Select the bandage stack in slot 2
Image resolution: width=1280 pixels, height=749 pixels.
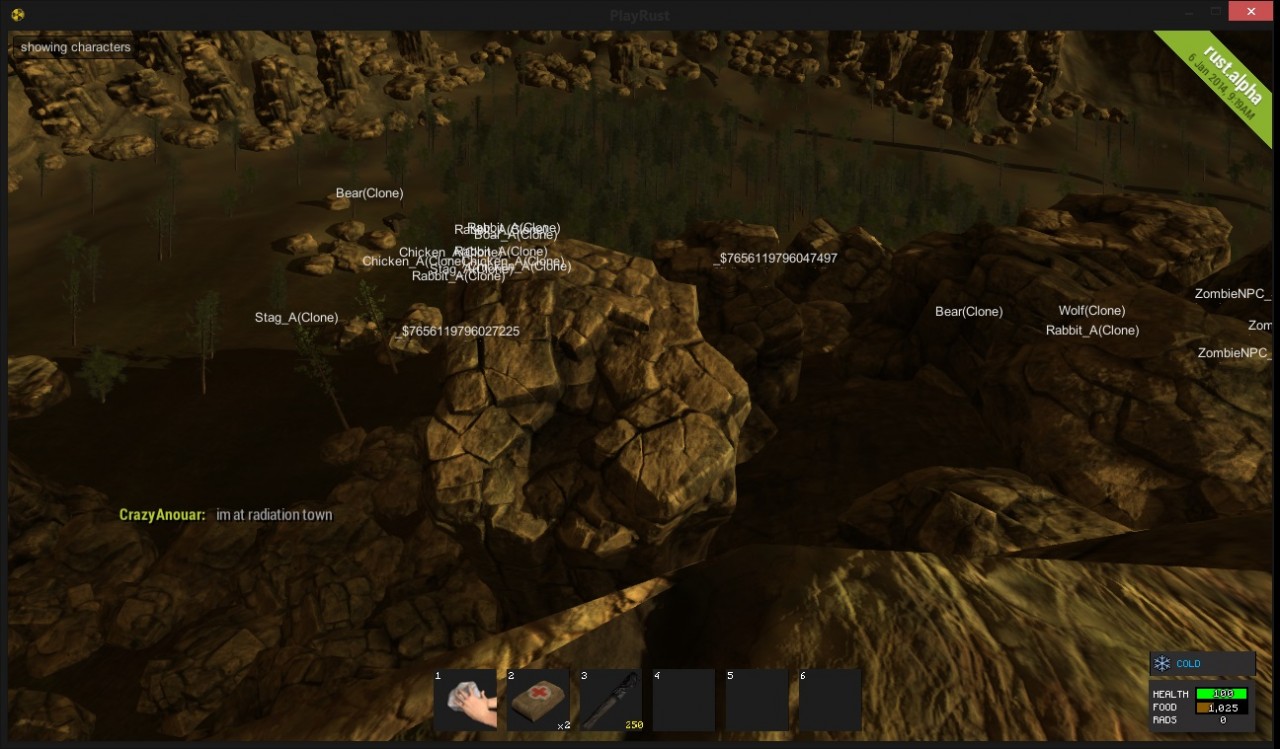[538, 700]
